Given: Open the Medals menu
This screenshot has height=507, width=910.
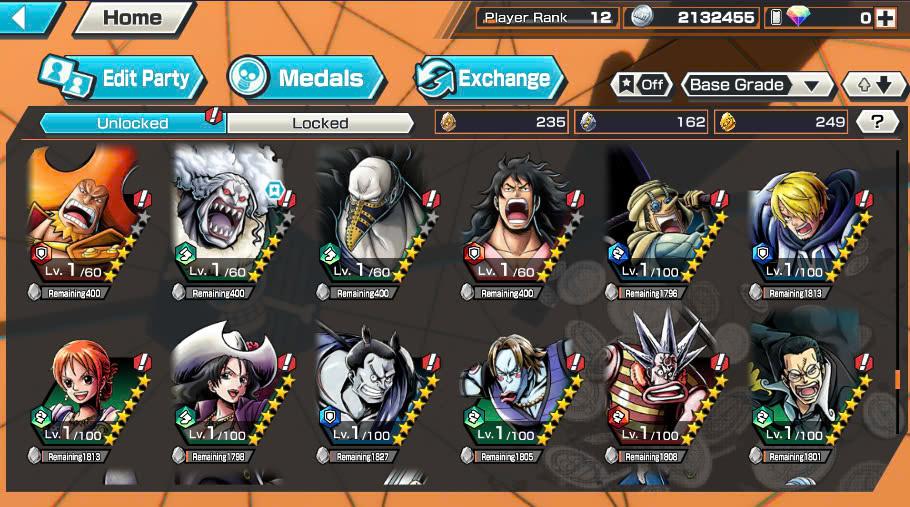Looking at the screenshot, I should pyautogui.click(x=306, y=78).
